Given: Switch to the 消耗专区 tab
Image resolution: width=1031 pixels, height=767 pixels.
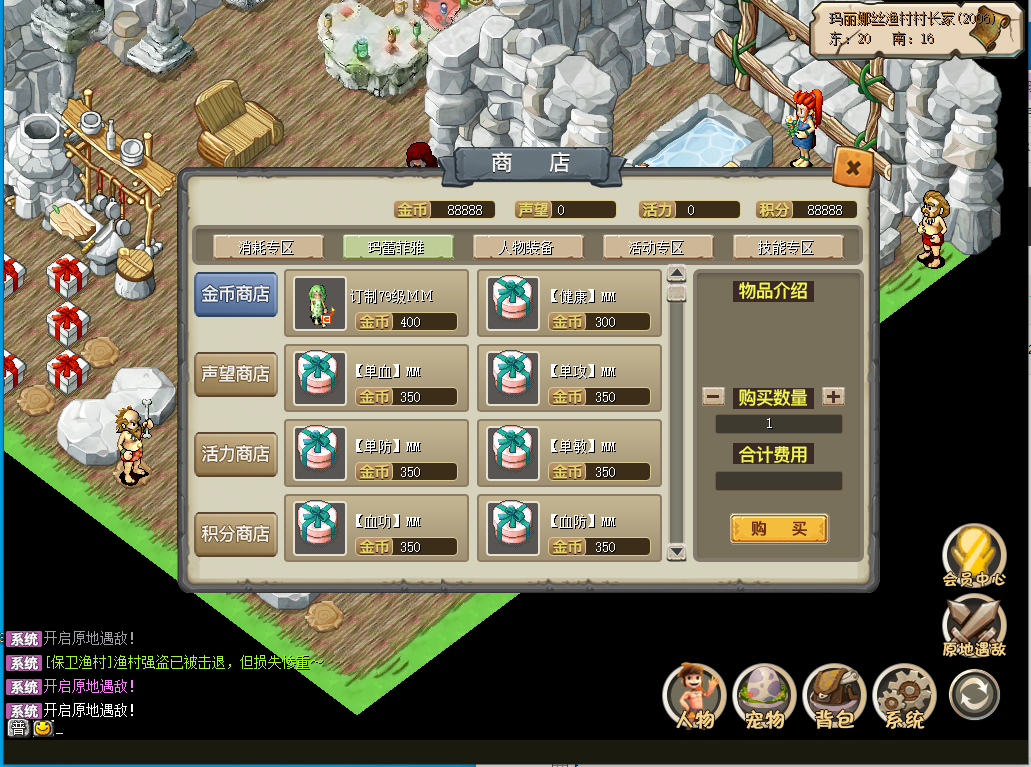Looking at the screenshot, I should (x=268, y=247).
